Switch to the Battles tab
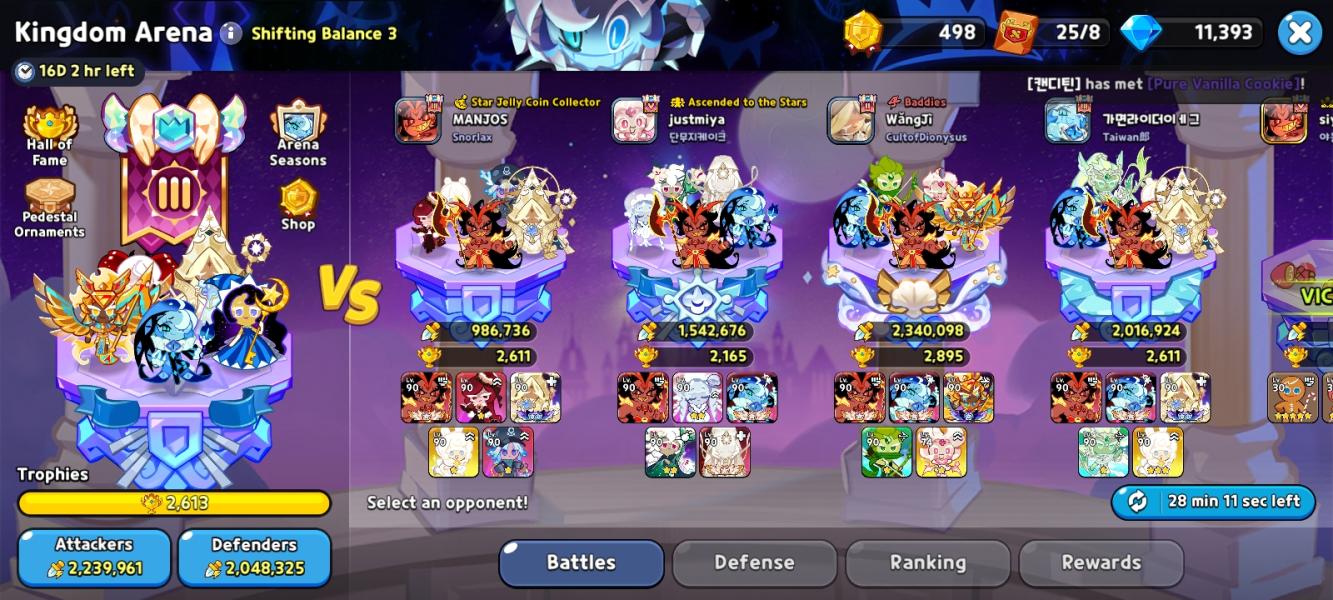 pos(581,563)
